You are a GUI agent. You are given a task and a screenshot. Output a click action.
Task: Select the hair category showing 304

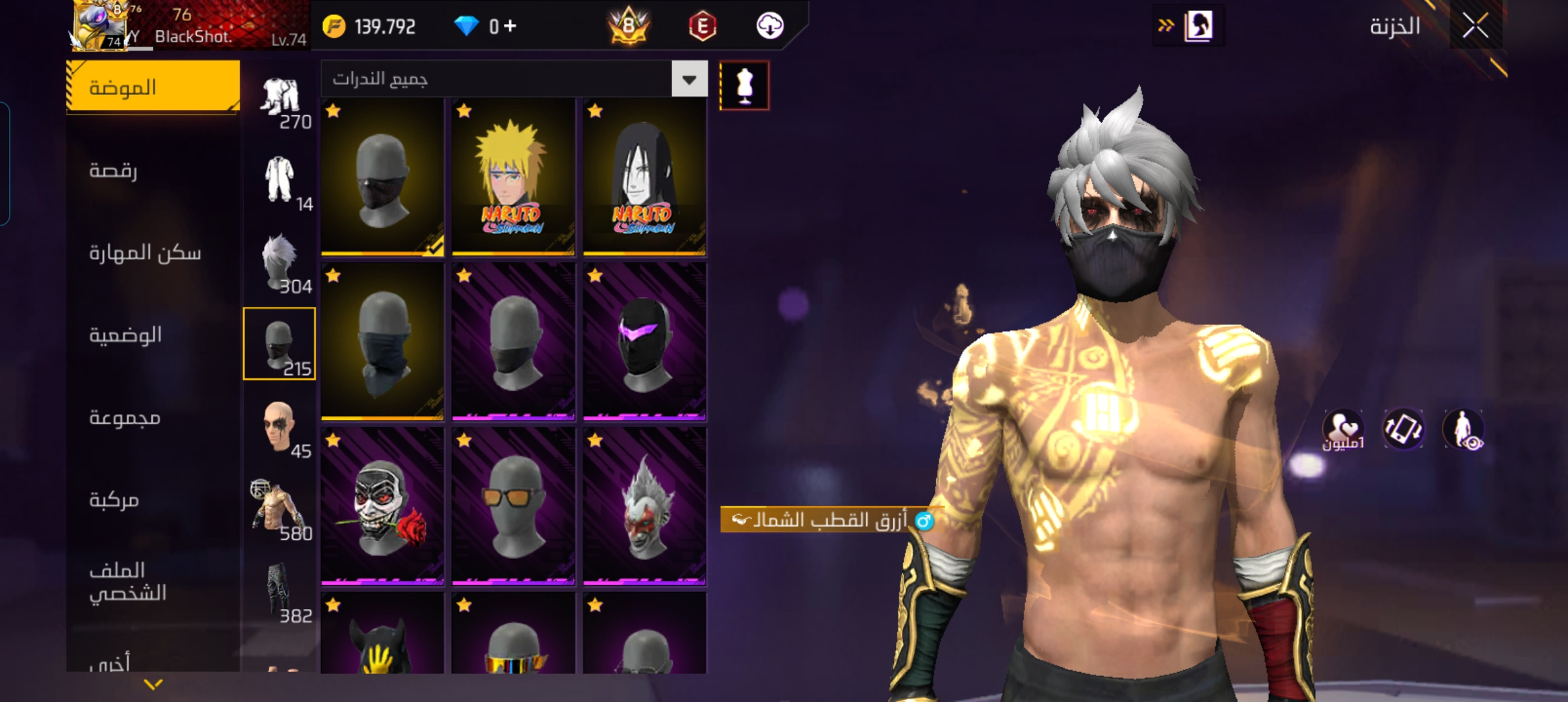(x=281, y=263)
